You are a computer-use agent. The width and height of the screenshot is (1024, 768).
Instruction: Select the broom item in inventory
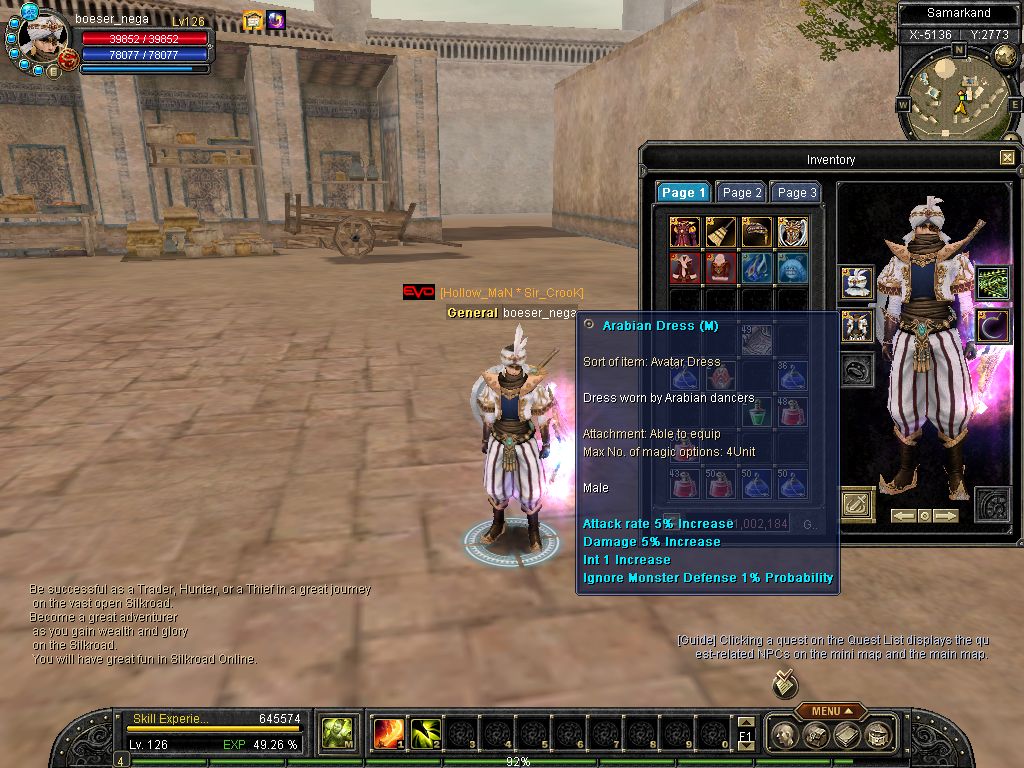coord(720,232)
